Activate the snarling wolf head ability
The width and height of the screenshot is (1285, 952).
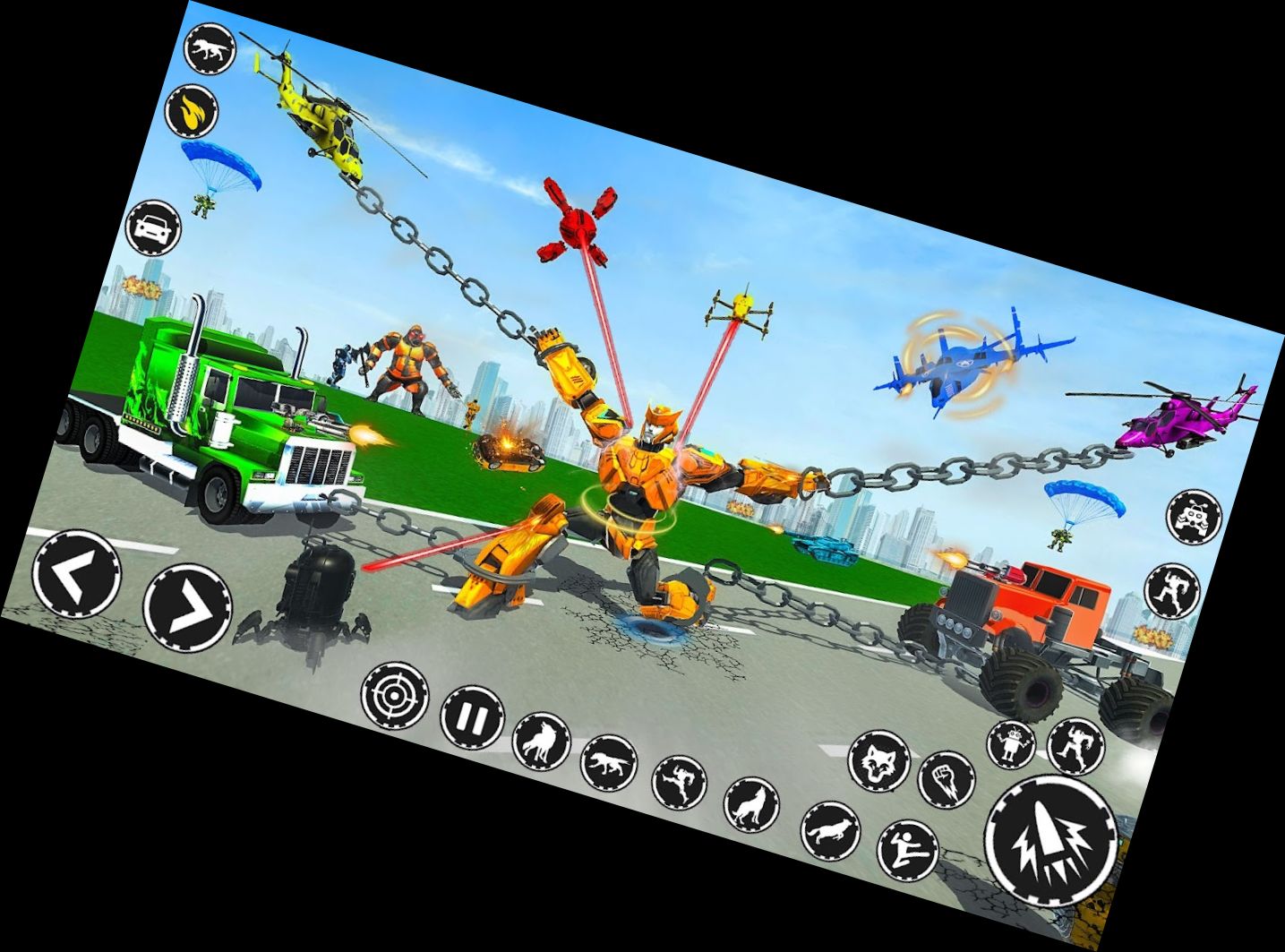(878, 761)
